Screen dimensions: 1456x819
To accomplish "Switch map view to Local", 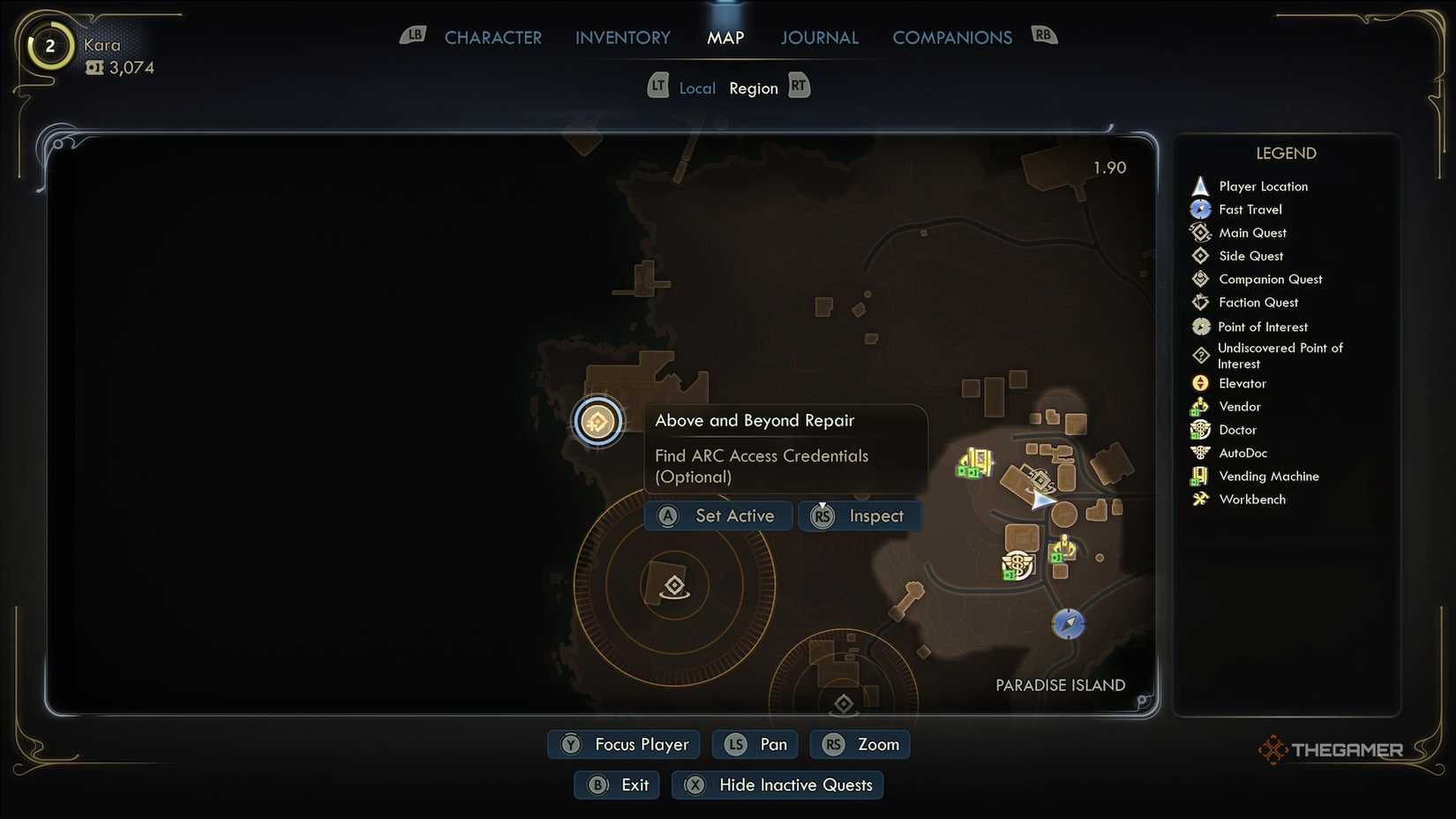I will pyautogui.click(x=697, y=87).
